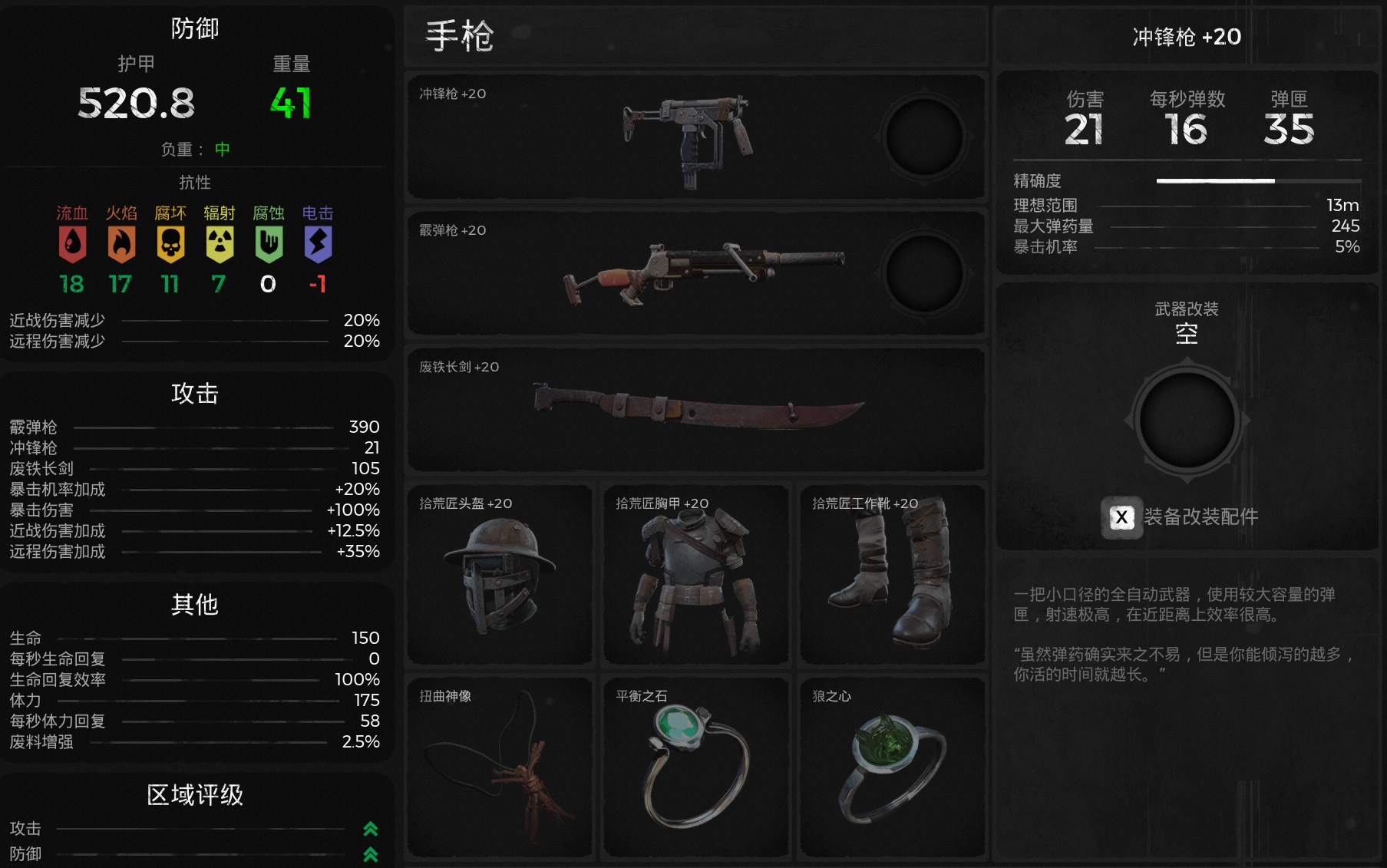Inspect the 电击 shock resistance icon

coord(318,244)
